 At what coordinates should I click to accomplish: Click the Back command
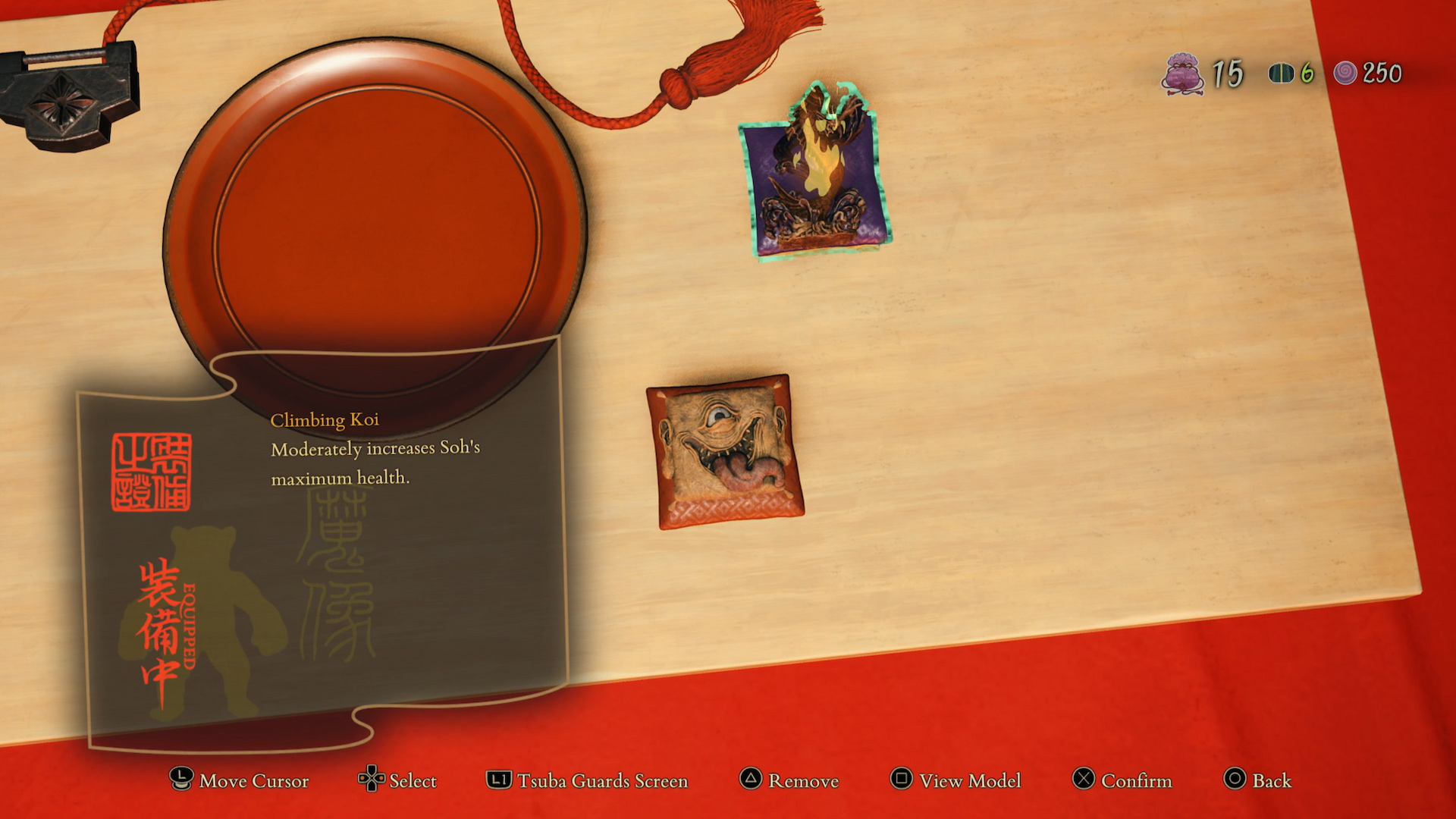1271,781
